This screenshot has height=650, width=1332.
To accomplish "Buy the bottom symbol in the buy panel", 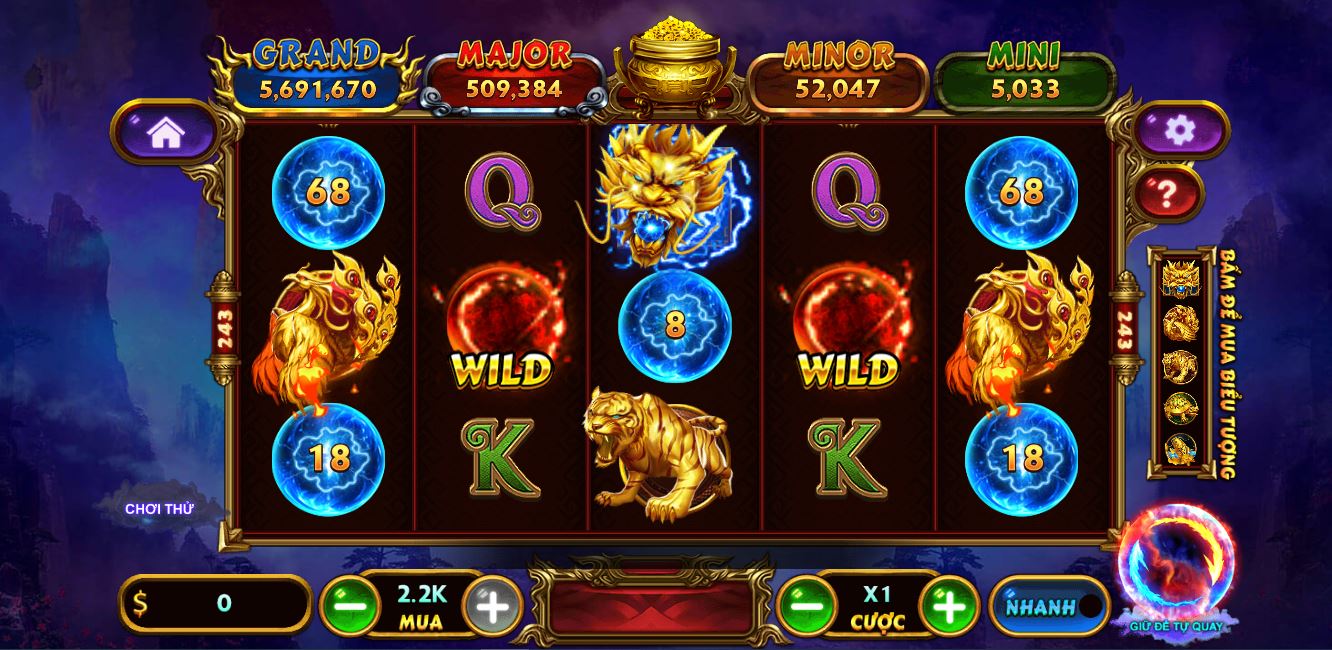I will [x=1180, y=449].
